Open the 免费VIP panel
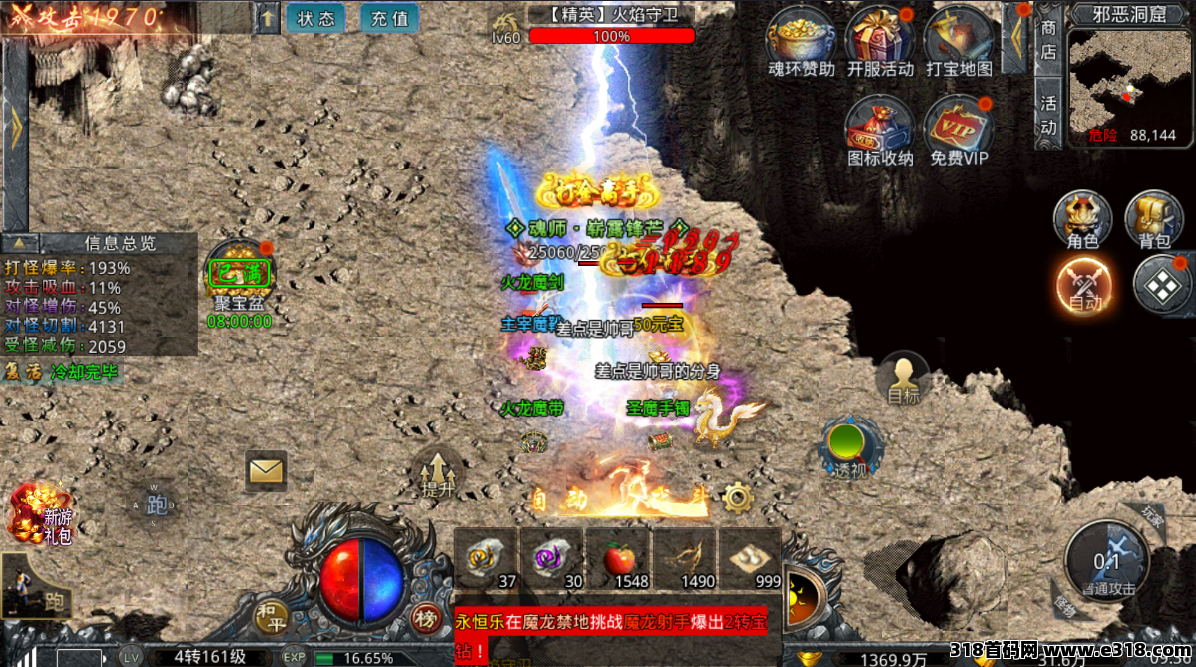The width and height of the screenshot is (1196, 667). point(958,130)
